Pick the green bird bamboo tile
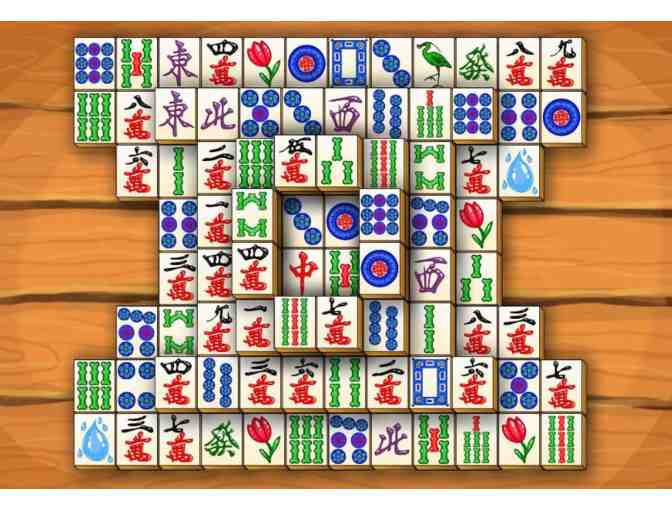 click(433, 61)
